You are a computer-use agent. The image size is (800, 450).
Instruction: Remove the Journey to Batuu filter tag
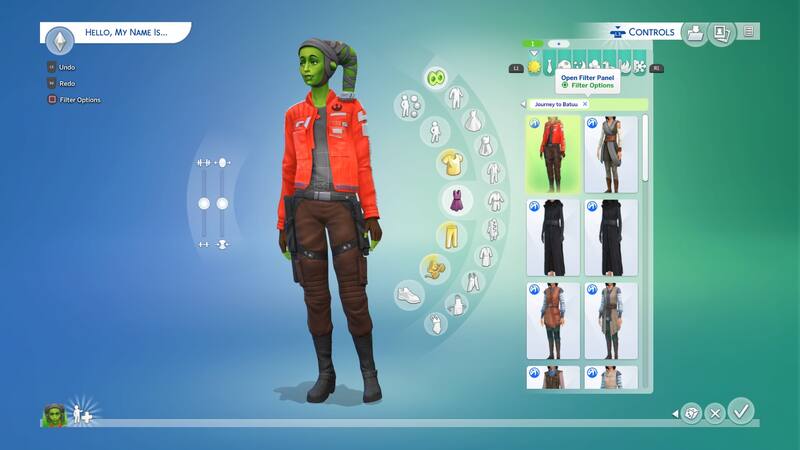coord(585,104)
